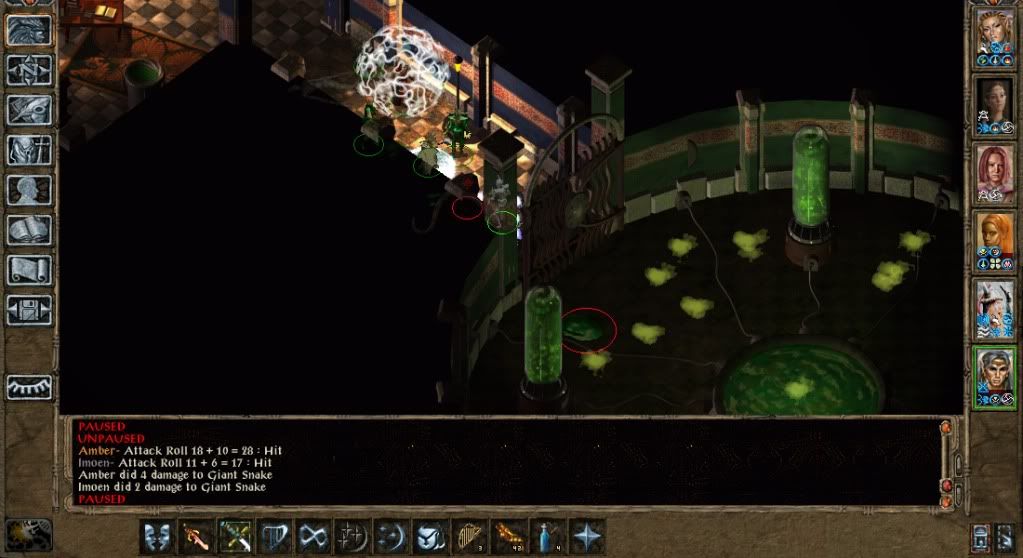Viewport: 1023px width, 558px height.
Task: Select the green-highlighted grey-haired character portrait
Action: pyautogui.click(x=995, y=376)
